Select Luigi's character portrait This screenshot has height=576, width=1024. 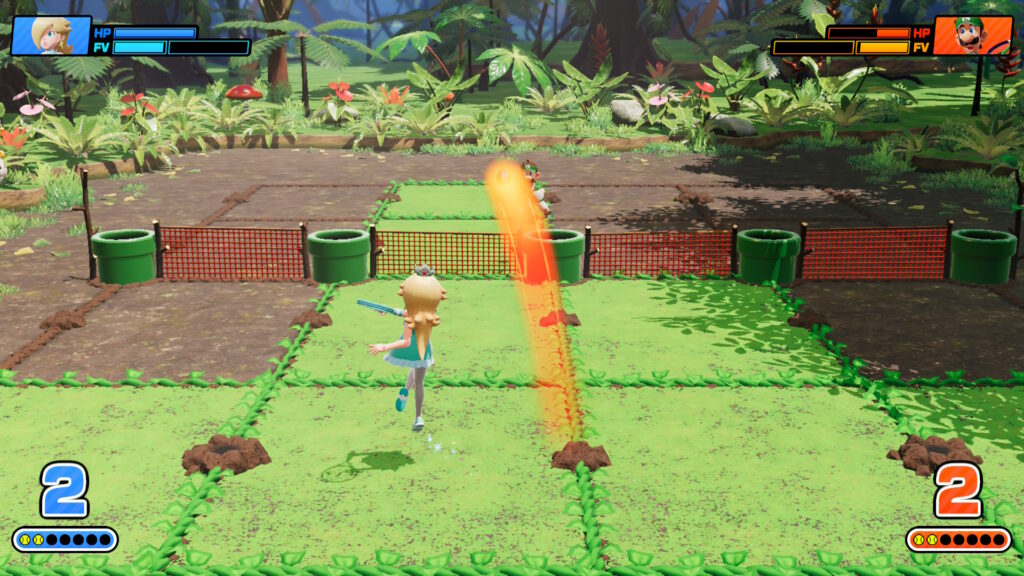pyautogui.click(x=973, y=34)
